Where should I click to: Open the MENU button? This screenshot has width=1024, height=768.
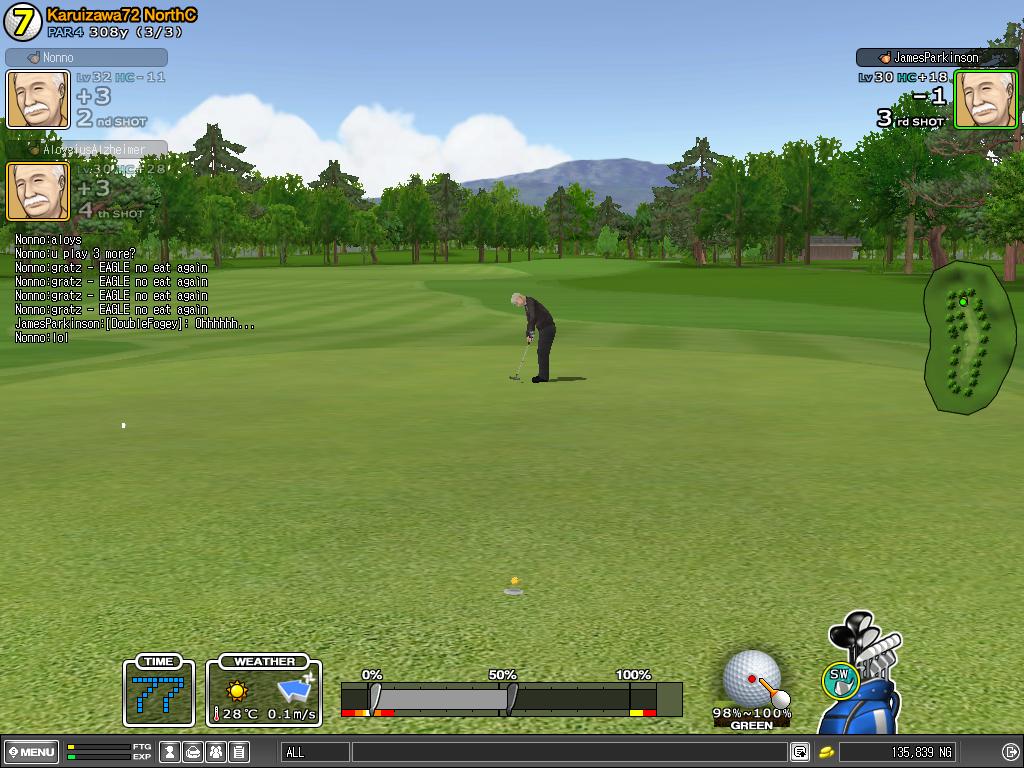click(x=32, y=752)
